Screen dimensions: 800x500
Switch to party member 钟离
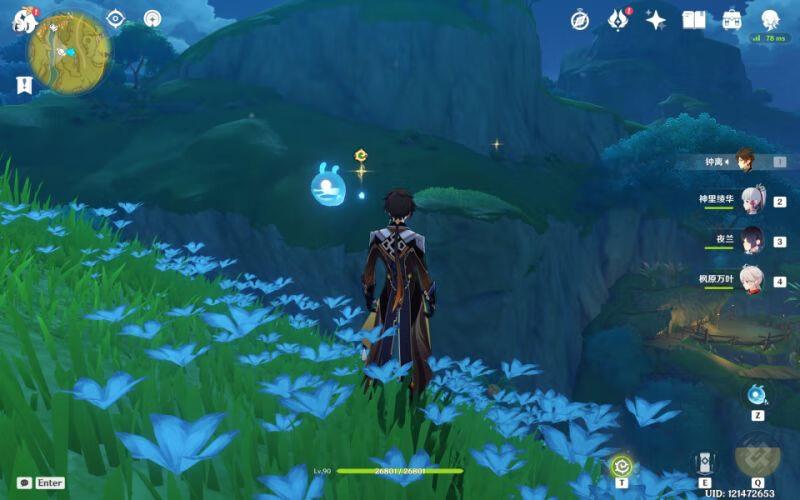(x=744, y=160)
